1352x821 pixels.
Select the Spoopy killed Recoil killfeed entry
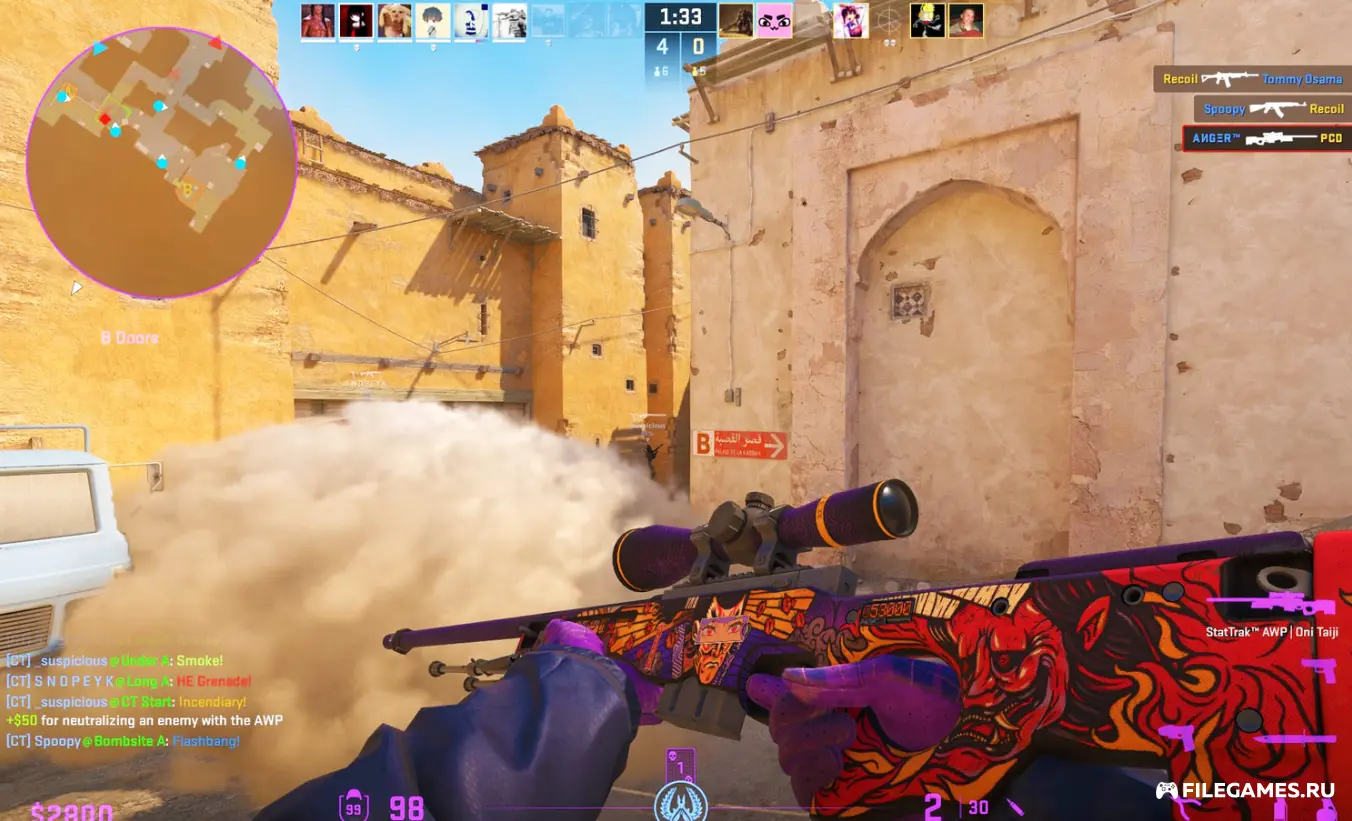point(1272,108)
